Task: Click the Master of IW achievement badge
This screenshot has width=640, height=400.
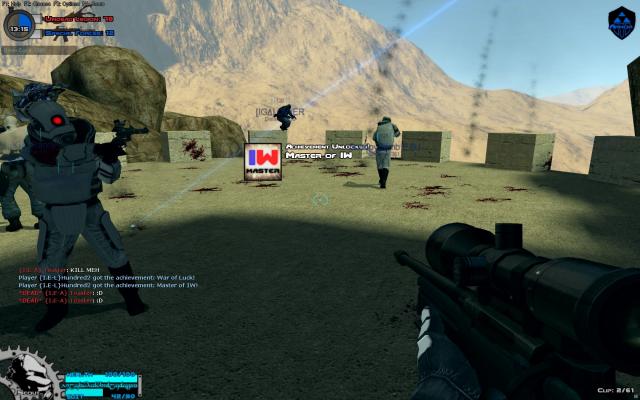Action: pos(263,161)
